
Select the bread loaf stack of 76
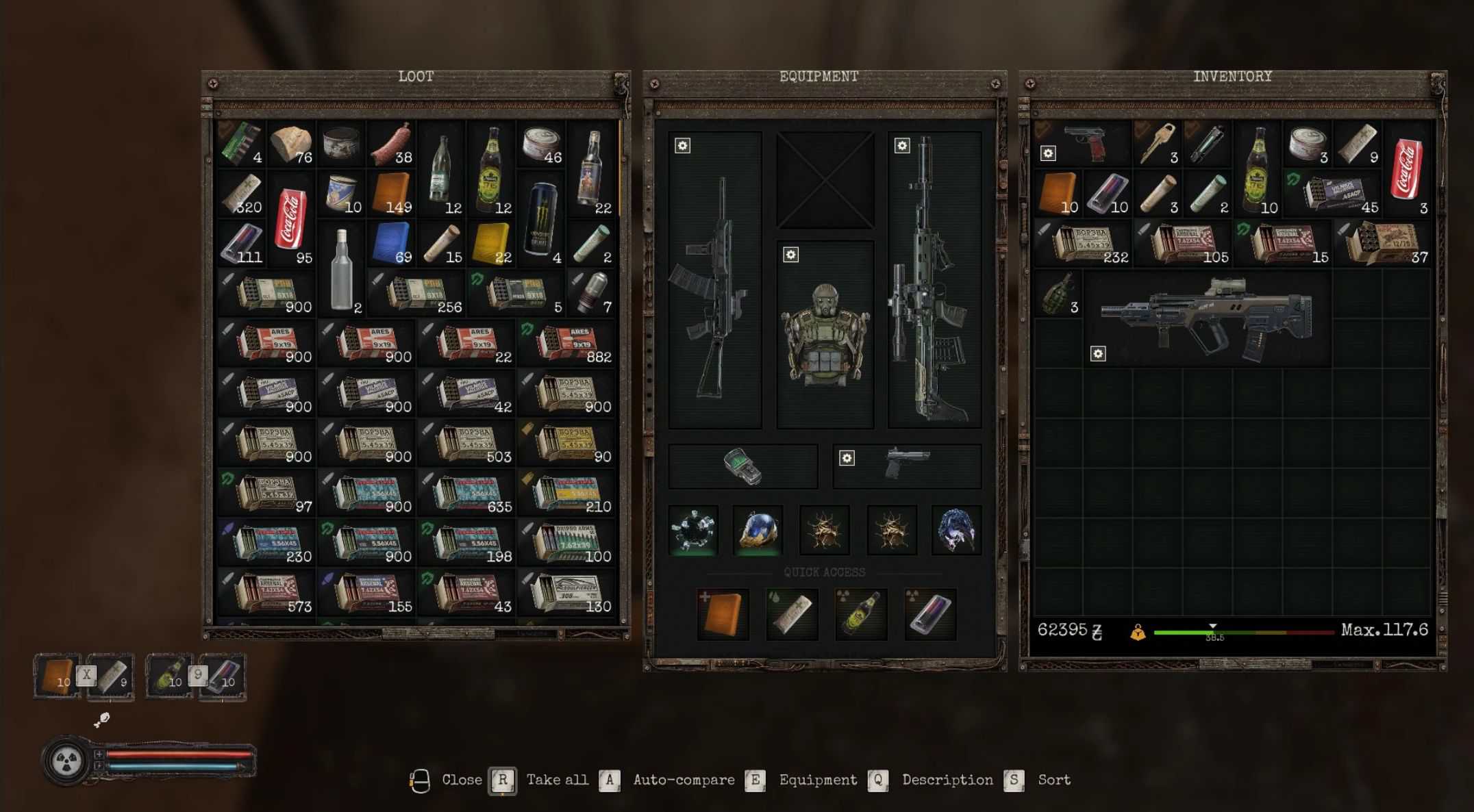(x=291, y=144)
